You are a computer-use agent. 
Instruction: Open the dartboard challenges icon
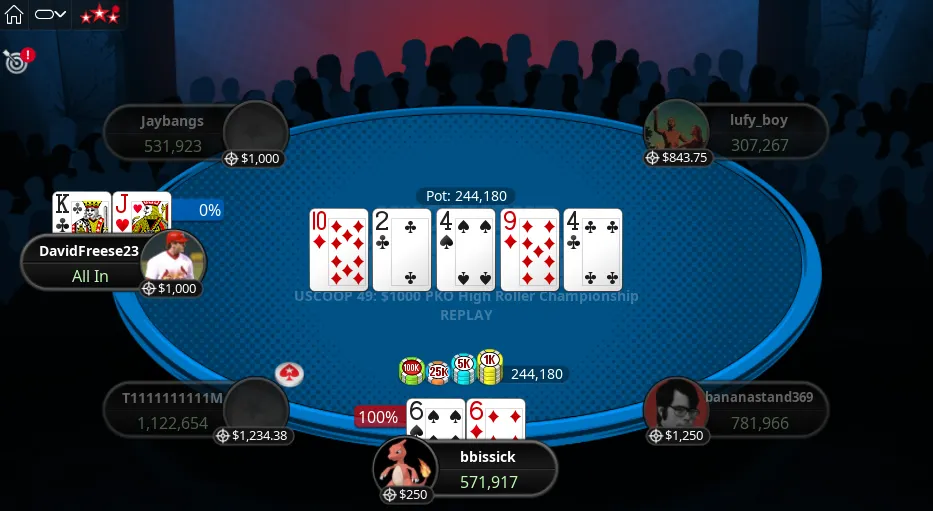coord(15,61)
